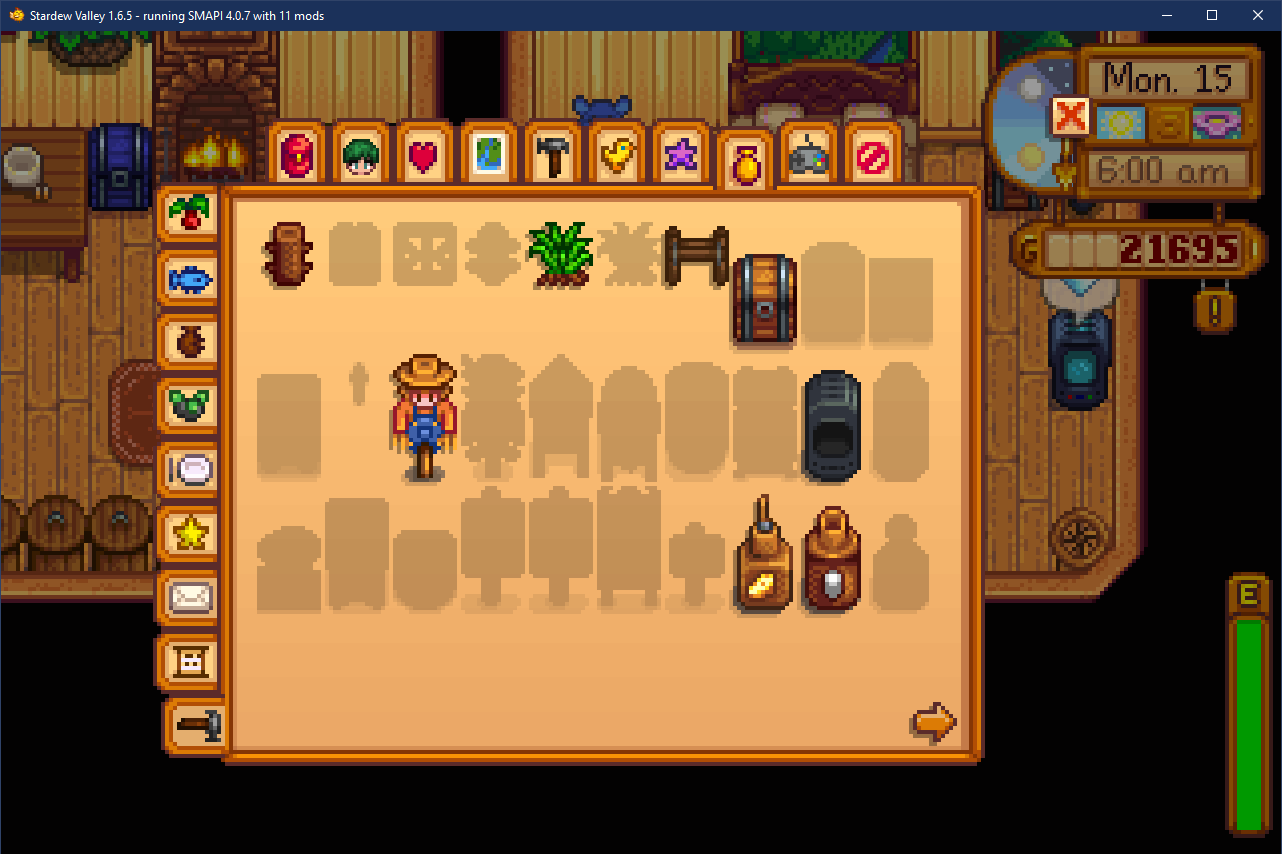Open the Social tab heart icon

tap(424, 155)
